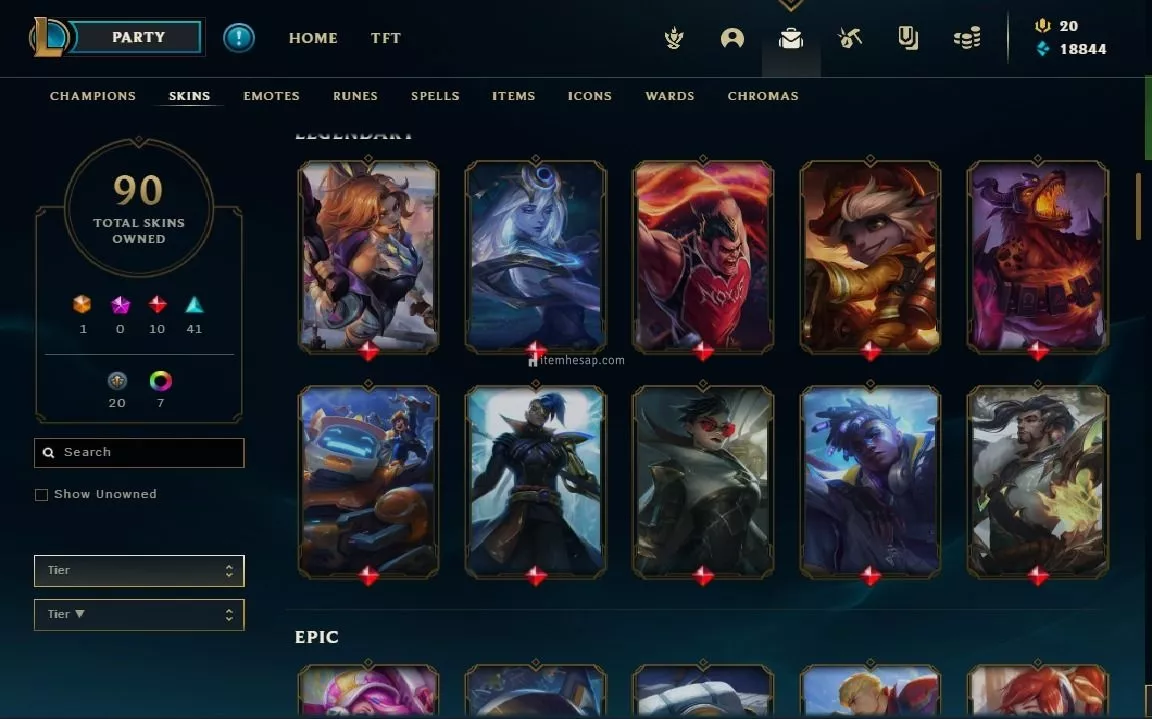This screenshot has height=719, width=1152.
Task: Open the Store coins icon
Action: 966,39
